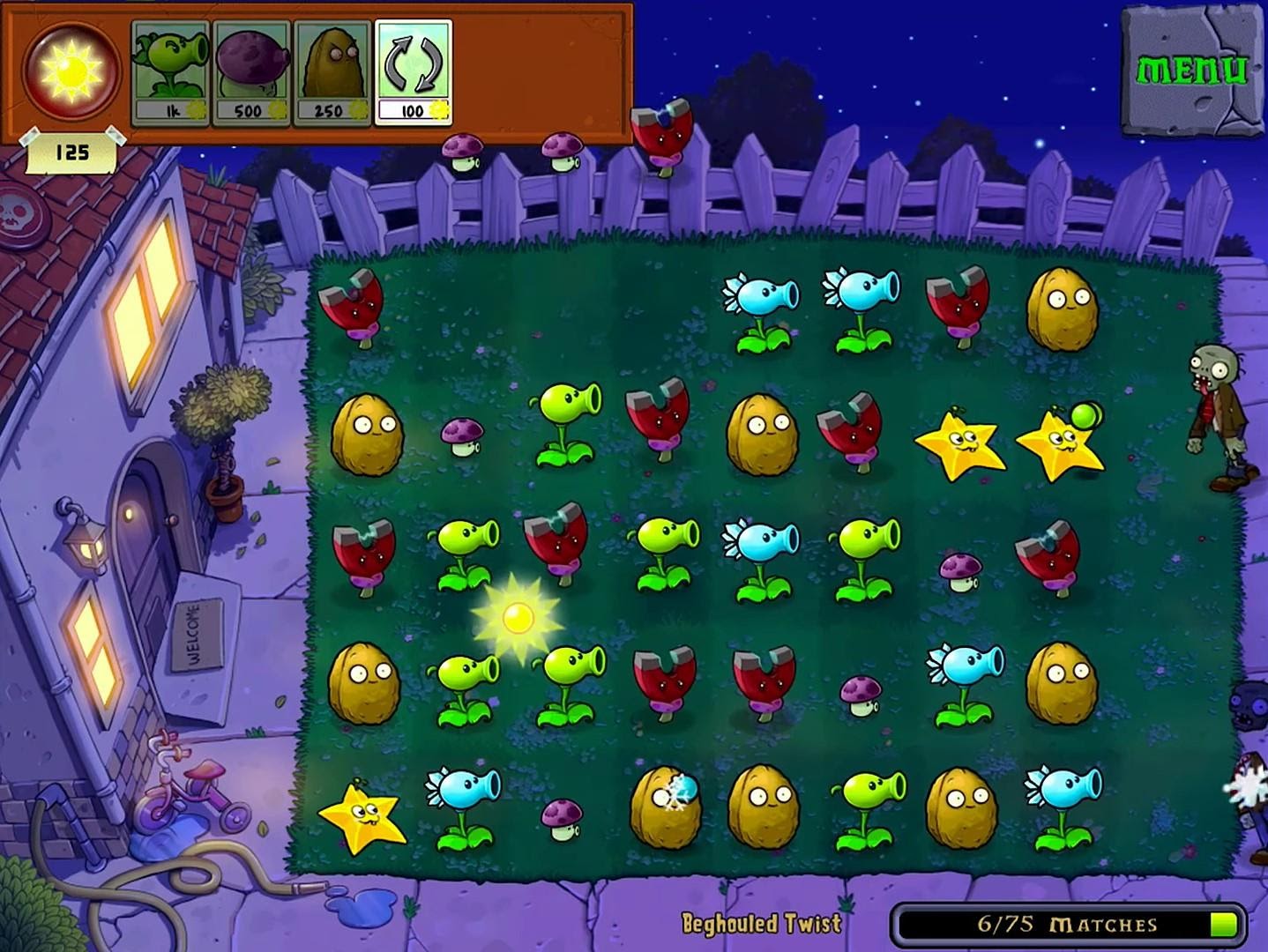Click the 6/75 Matches progress bar
Screen dimensions: 1268x952
[x=1067, y=924]
